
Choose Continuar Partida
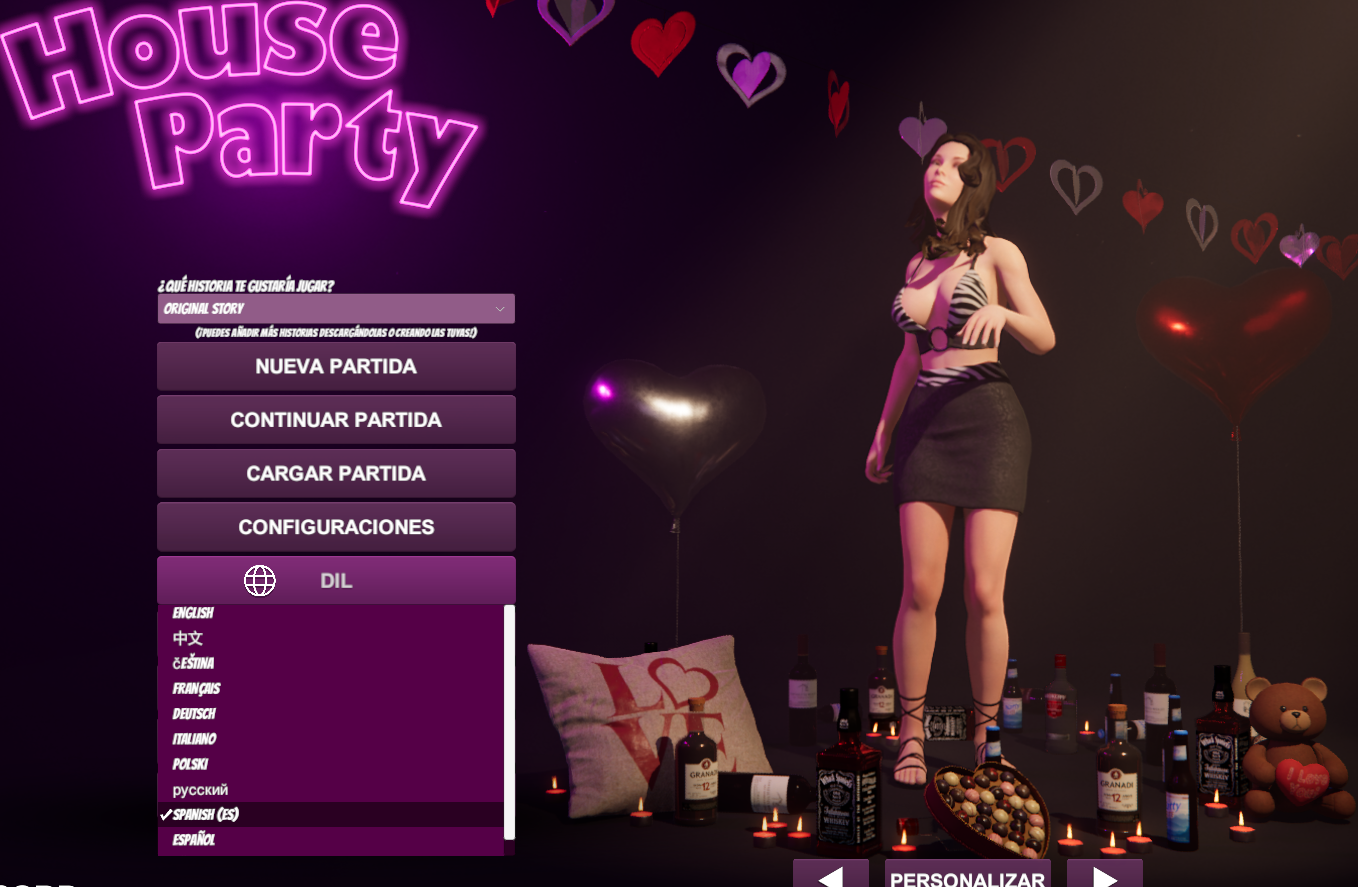(x=336, y=420)
